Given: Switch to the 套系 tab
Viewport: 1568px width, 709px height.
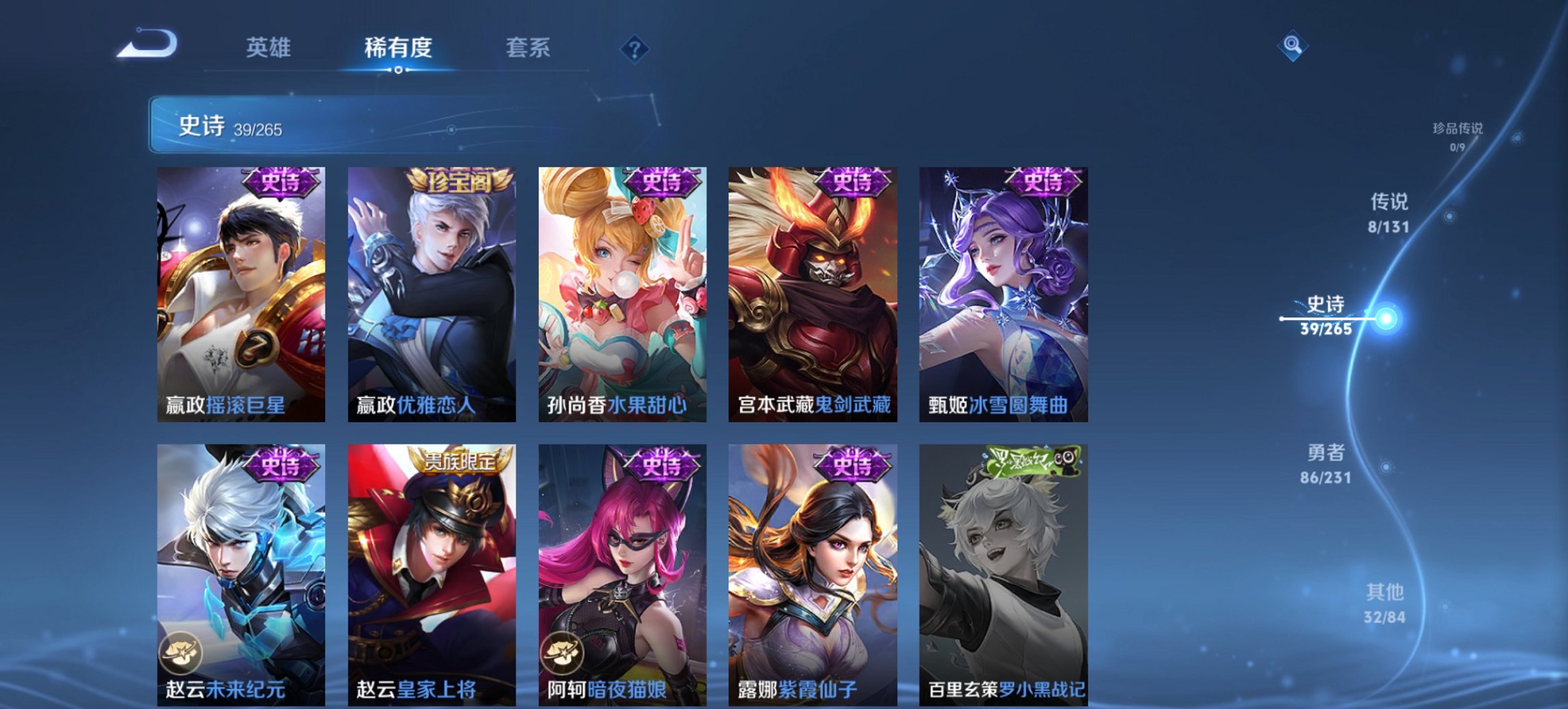Looking at the screenshot, I should pyautogui.click(x=529, y=47).
